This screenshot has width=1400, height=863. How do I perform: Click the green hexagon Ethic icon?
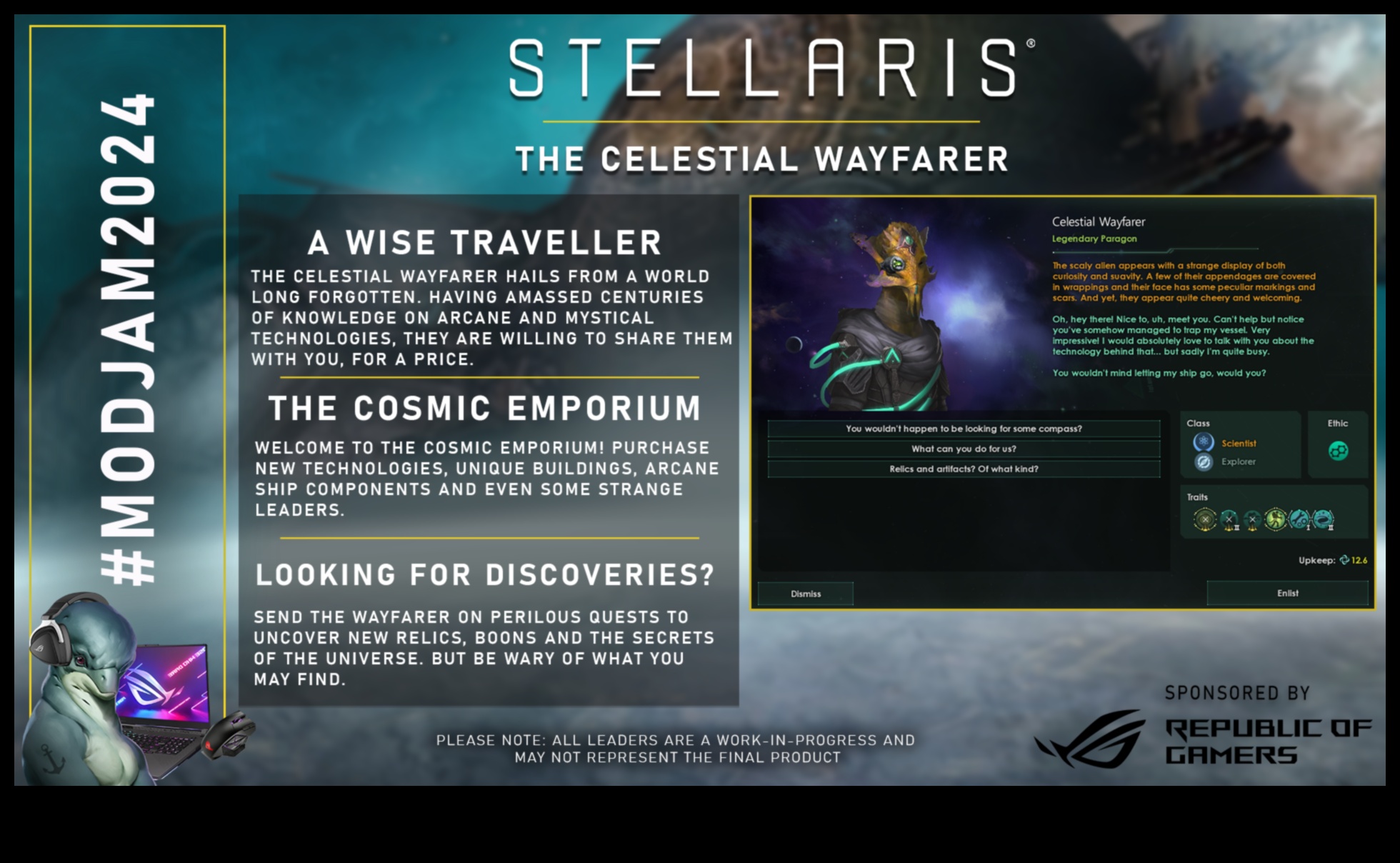pyautogui.click(x=1340, y=451)
